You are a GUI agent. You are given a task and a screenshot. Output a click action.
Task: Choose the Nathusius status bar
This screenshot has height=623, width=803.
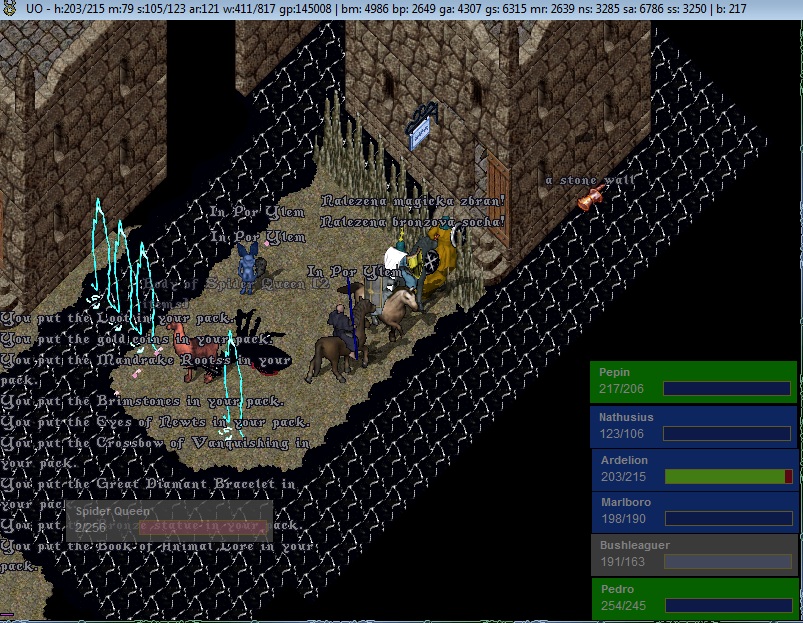pos(693,425)
